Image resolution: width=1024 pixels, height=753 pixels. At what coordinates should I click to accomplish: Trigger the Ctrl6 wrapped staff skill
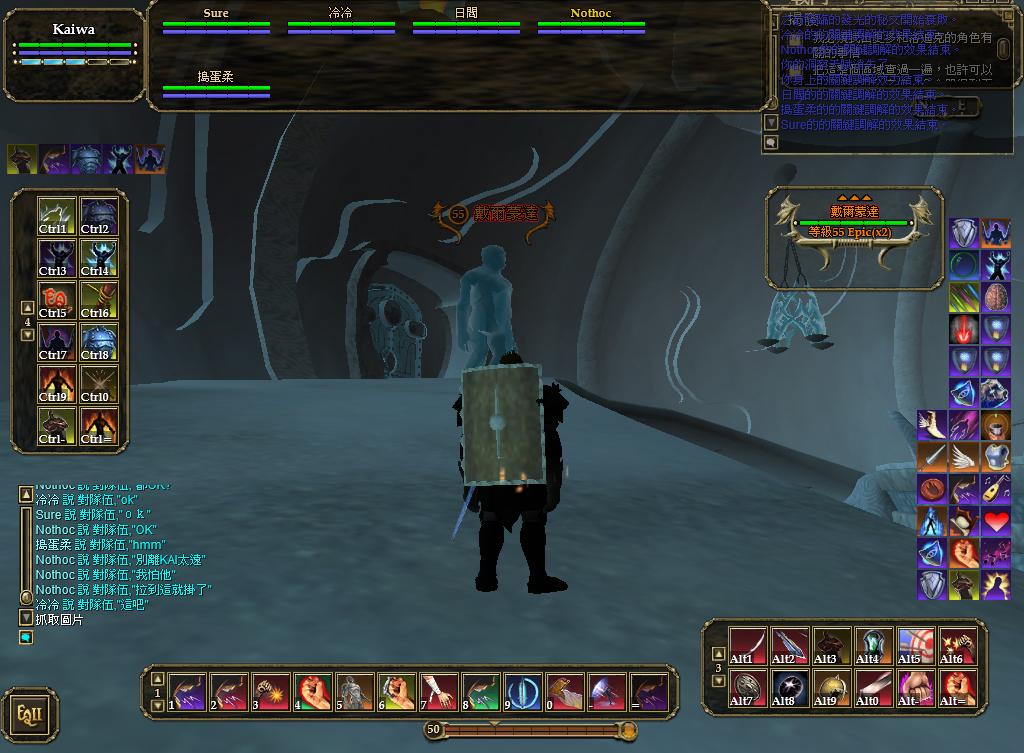pos(99,300)
